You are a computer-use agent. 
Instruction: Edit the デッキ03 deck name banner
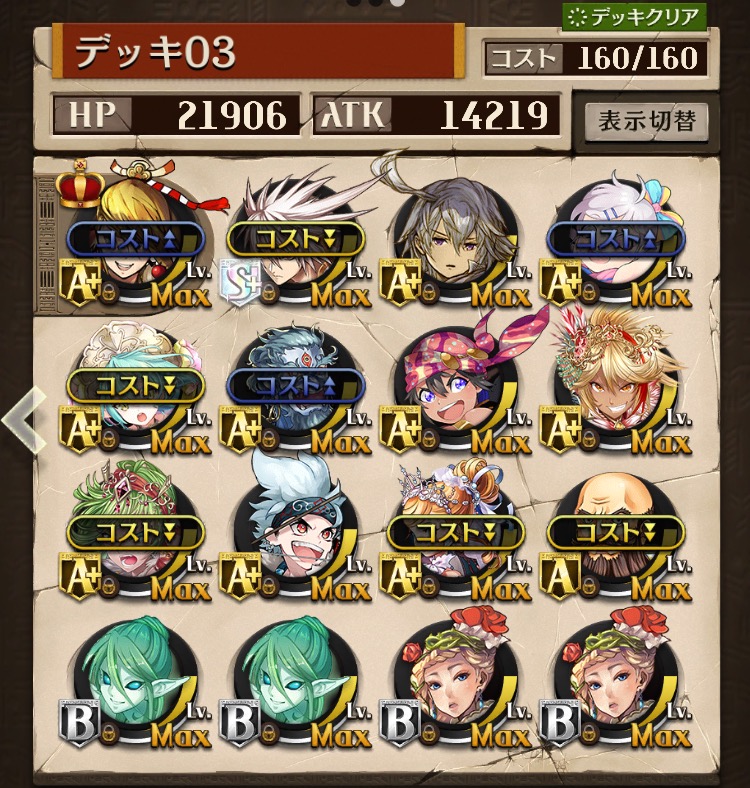(258, 52)
